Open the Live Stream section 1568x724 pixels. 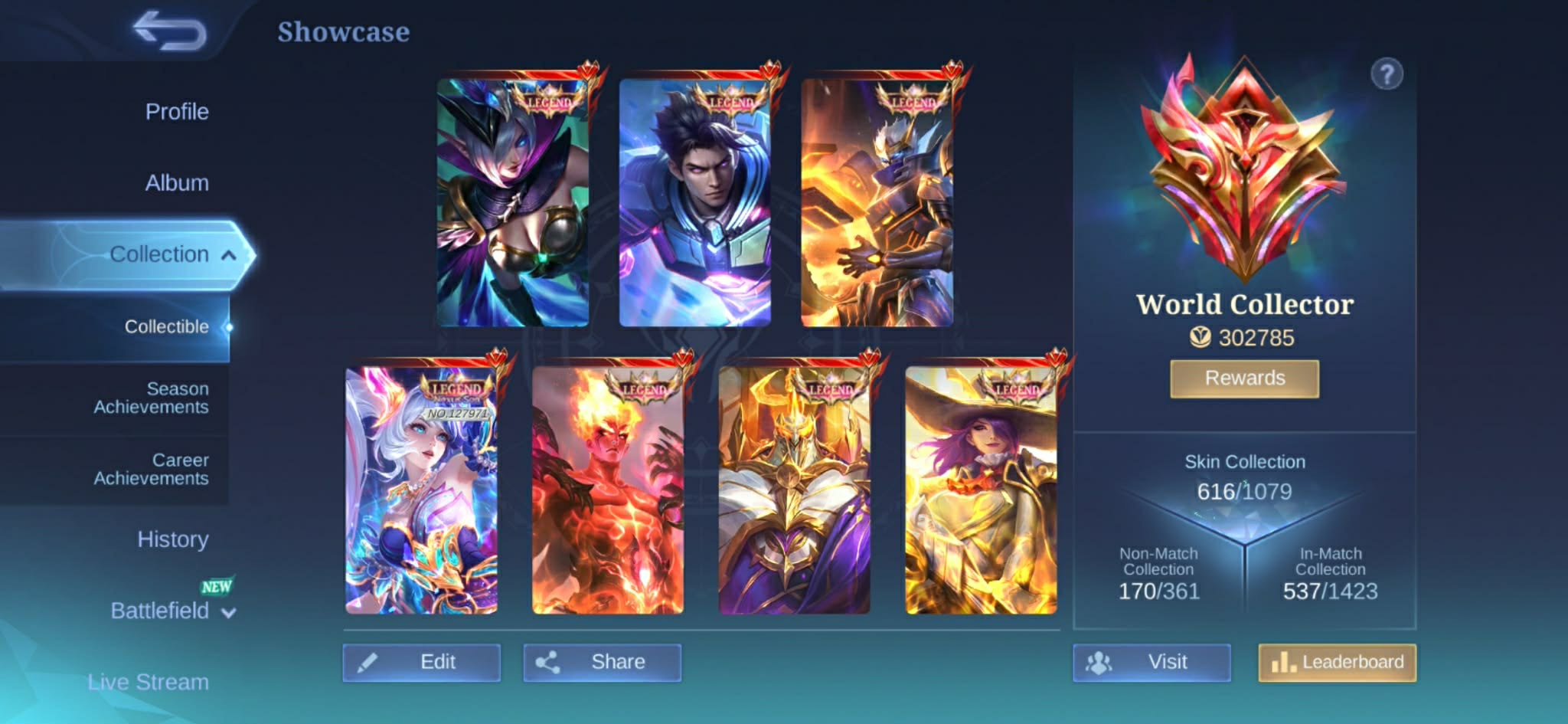pyautogui.click(x=148, y=682)
